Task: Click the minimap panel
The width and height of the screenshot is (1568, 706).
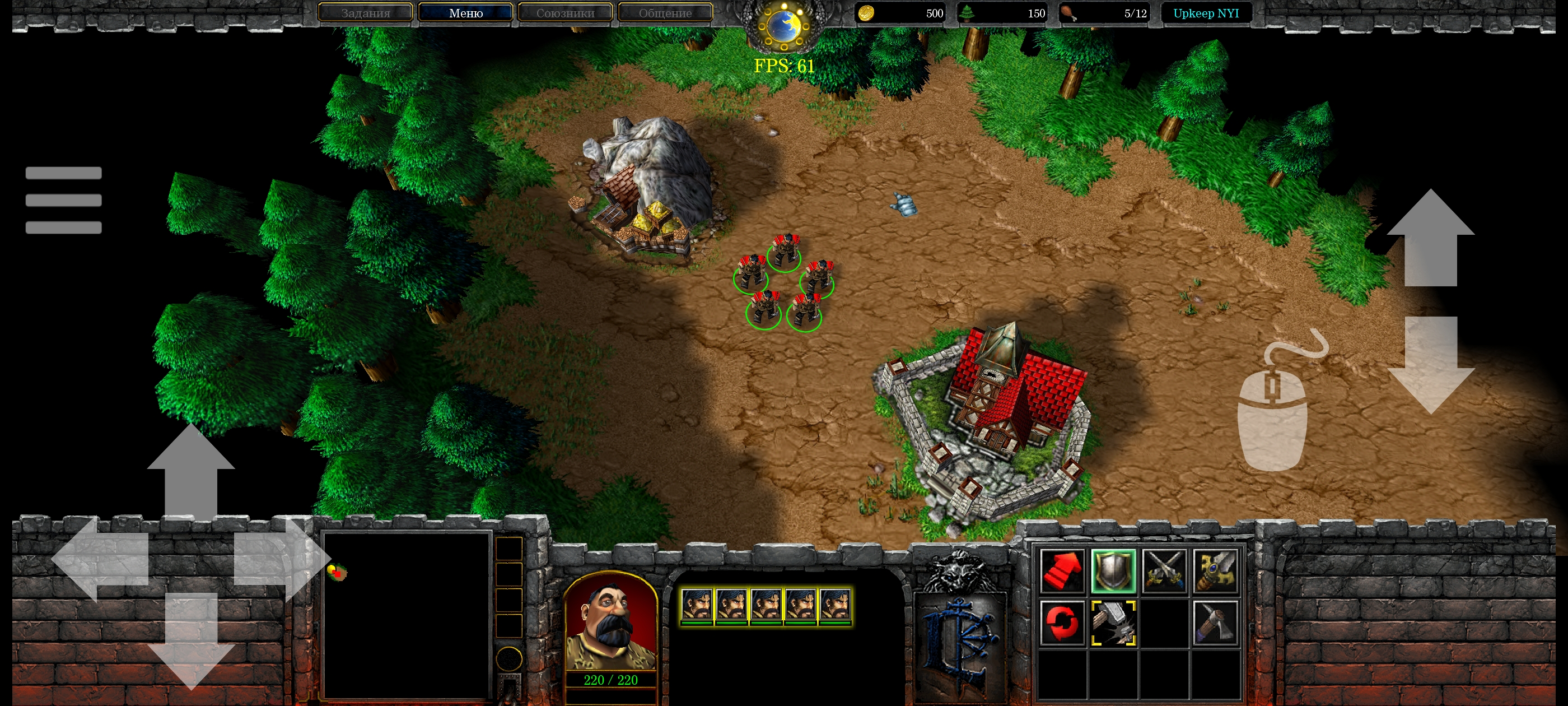Action: [407, 615]
